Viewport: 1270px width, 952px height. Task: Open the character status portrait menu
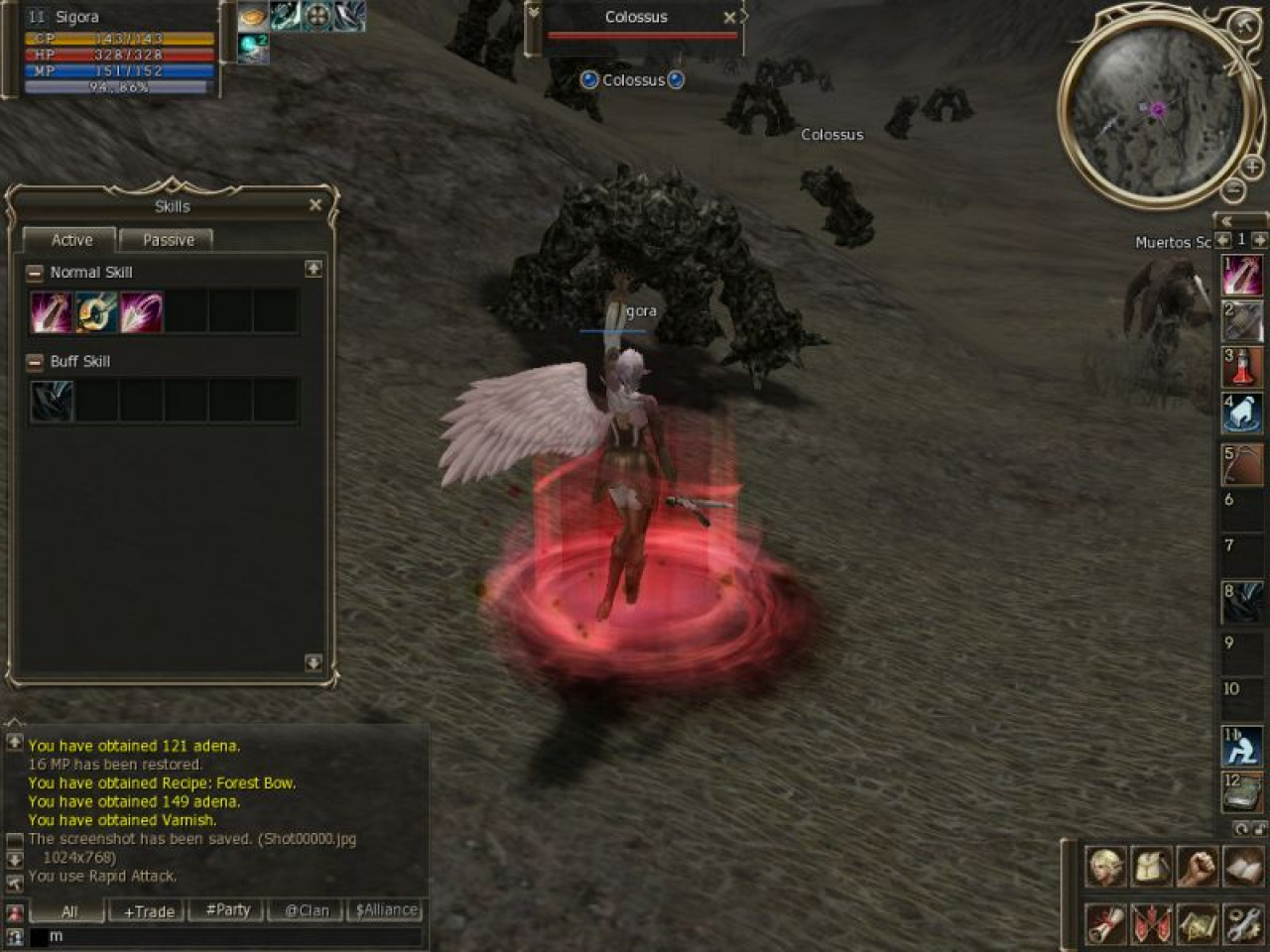(x=1105, y=867)
